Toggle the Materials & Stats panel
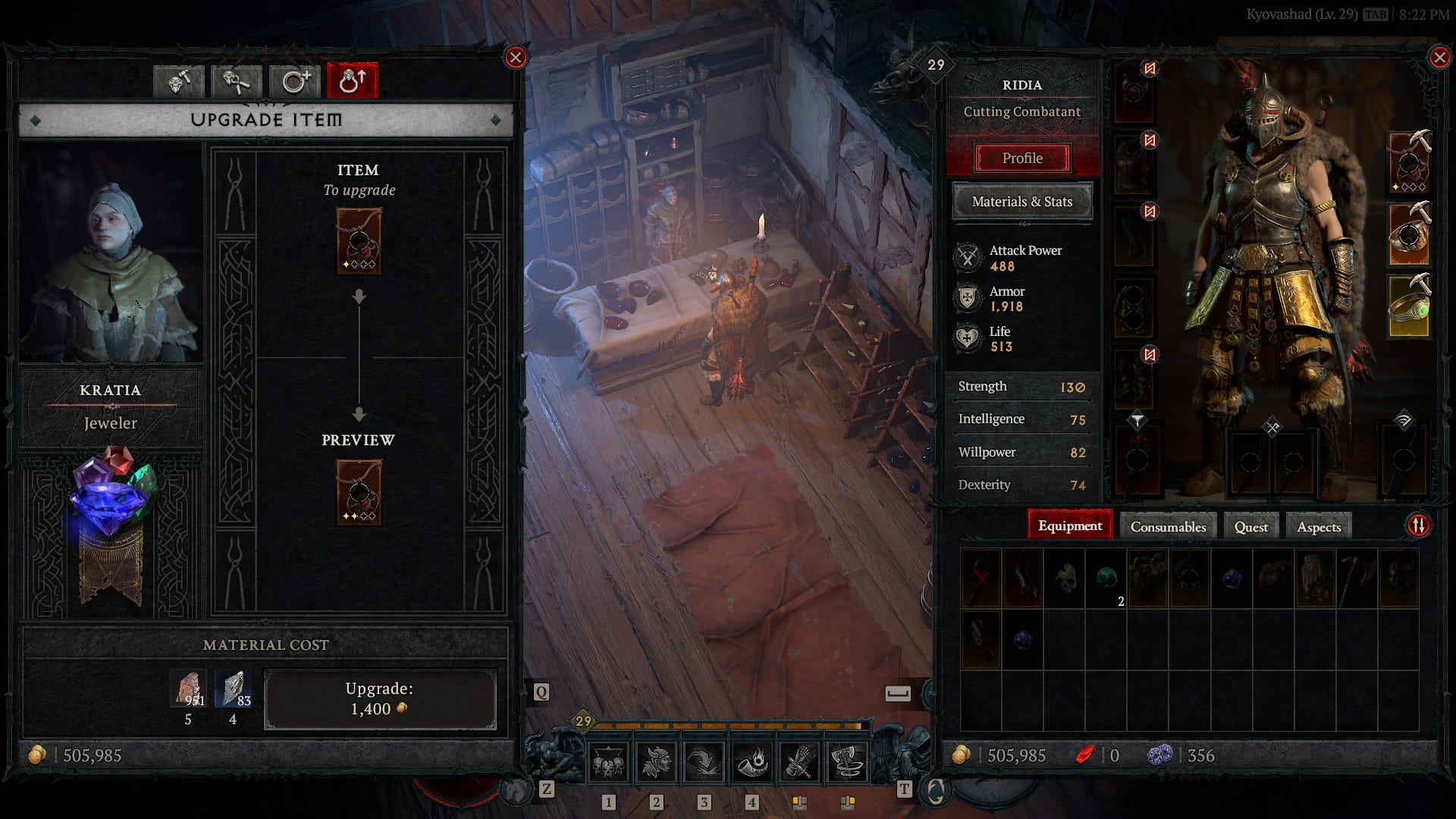The width and height of the screenshot is (1456, 819). click(x=1022, y=202)
